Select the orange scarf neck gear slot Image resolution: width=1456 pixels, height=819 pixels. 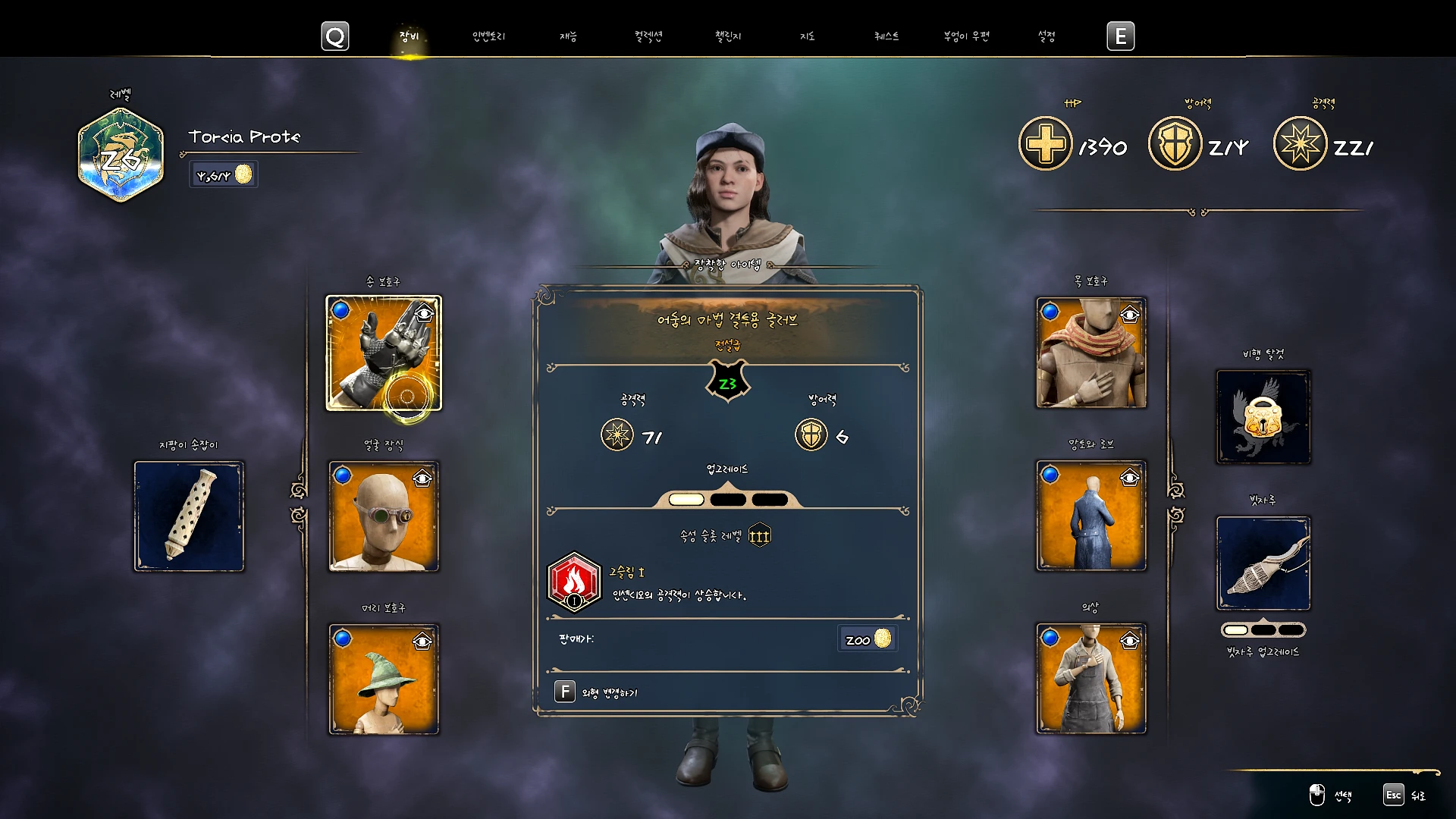tap(1091, 353)
